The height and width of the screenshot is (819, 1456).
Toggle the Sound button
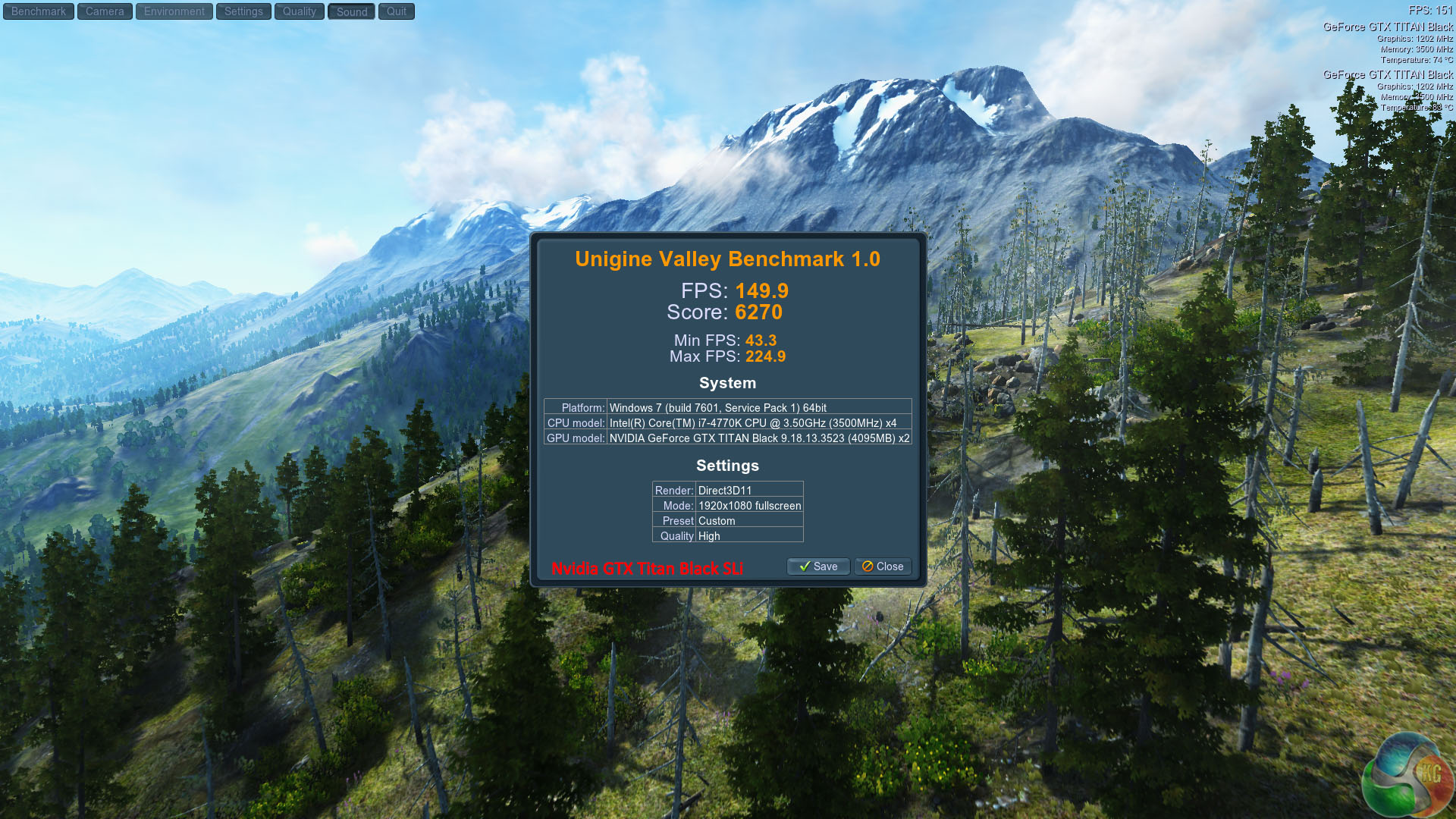pyautogui.click(x=352, y=11)
